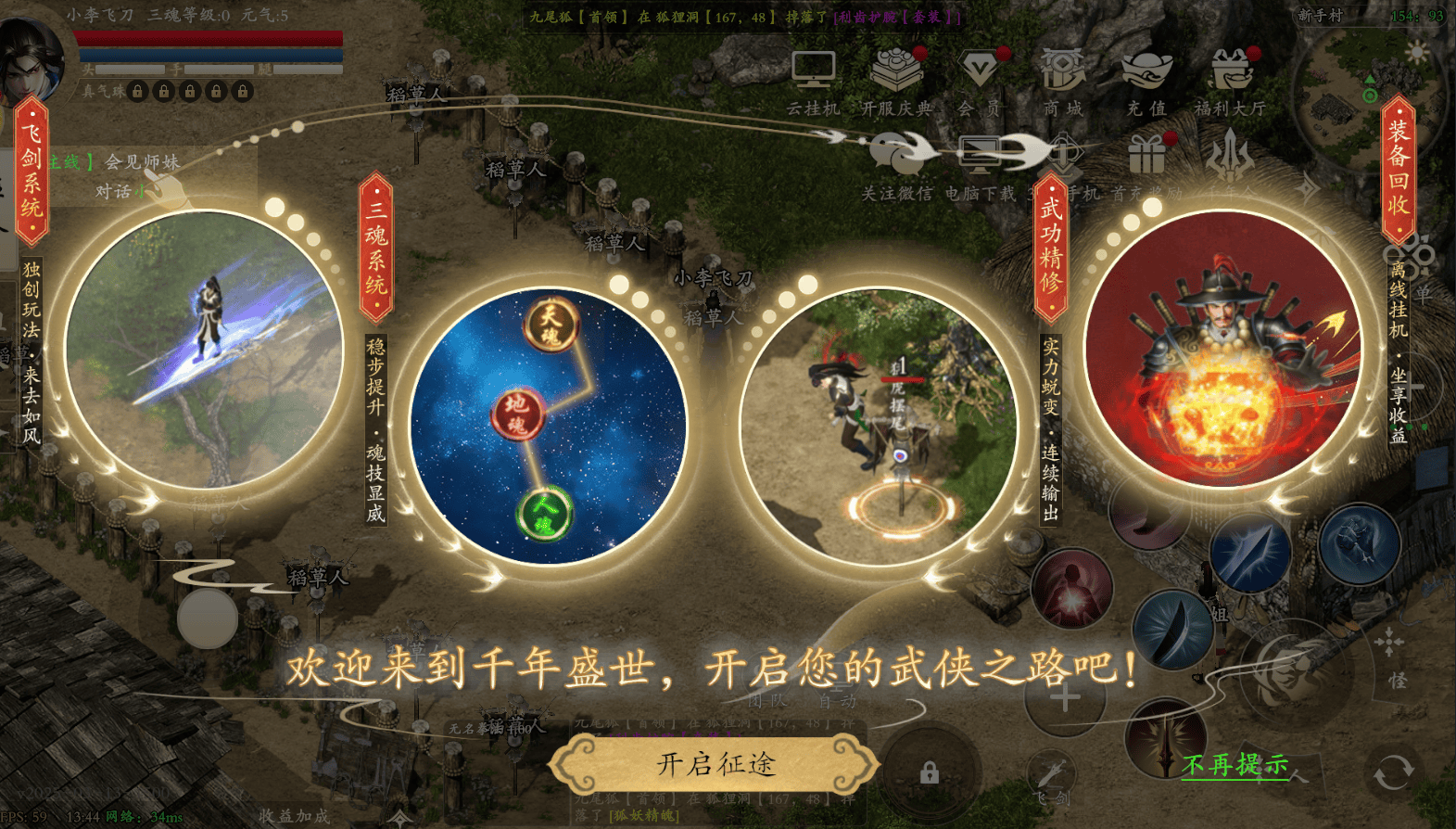1456x829 pixels.
Task: Select the 会见师妹 main quest tracker
Action: (x=139, y=163)
